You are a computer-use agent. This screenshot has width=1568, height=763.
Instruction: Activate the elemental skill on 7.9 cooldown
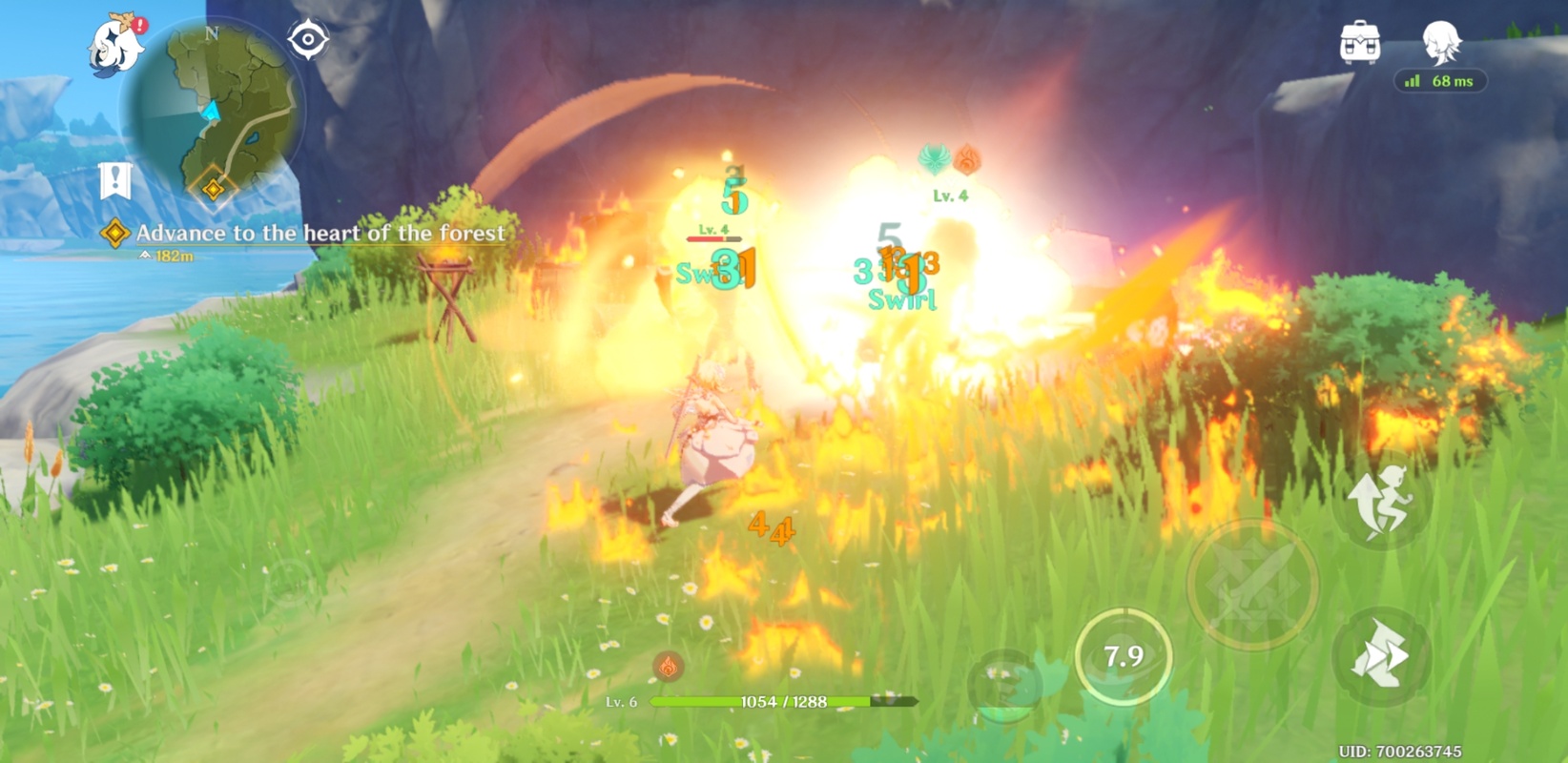pos(1123,656)
